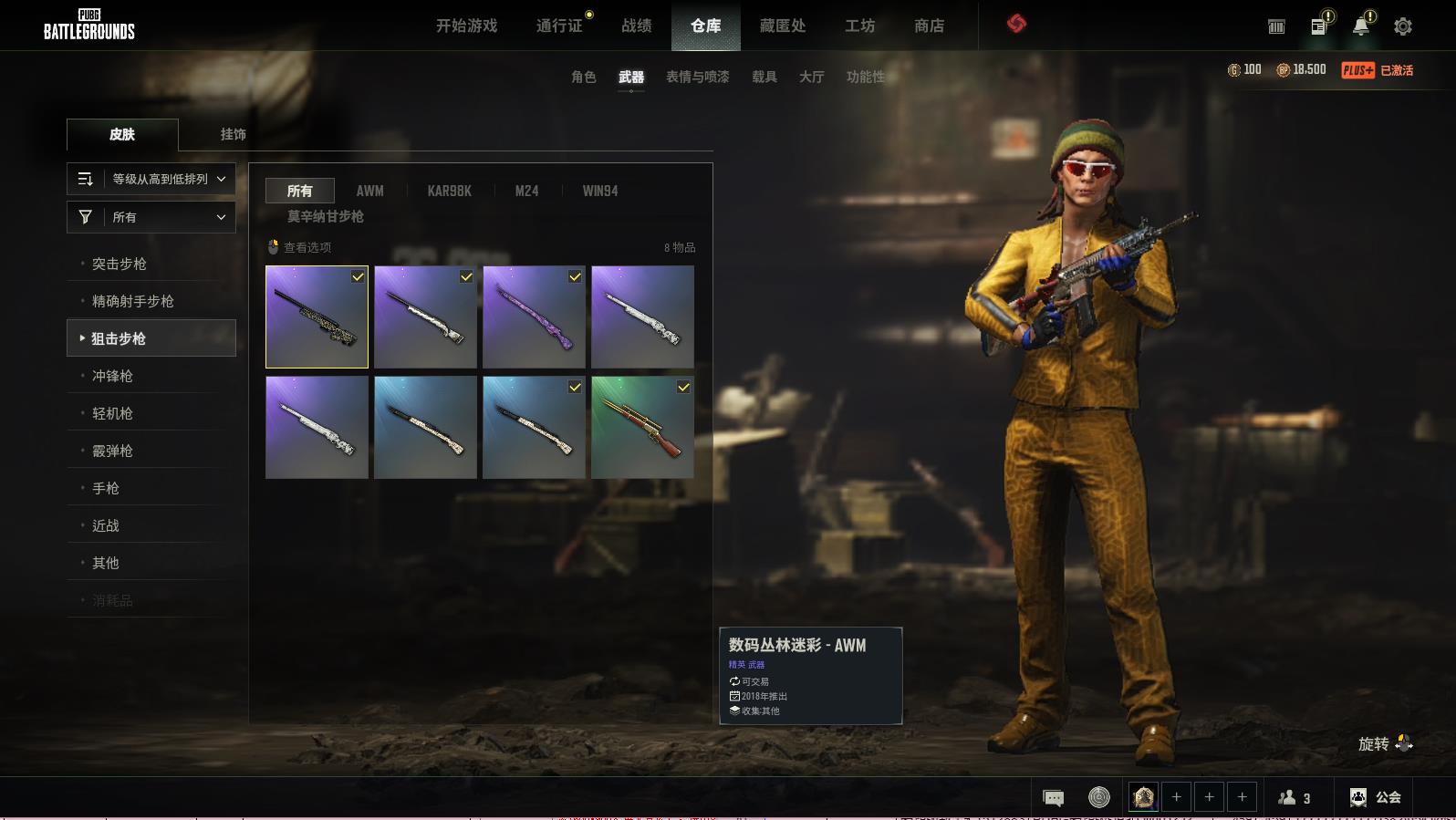Open the chat window icon
The width and height of the screenshot is (1456, 820).
[1053, 798]
